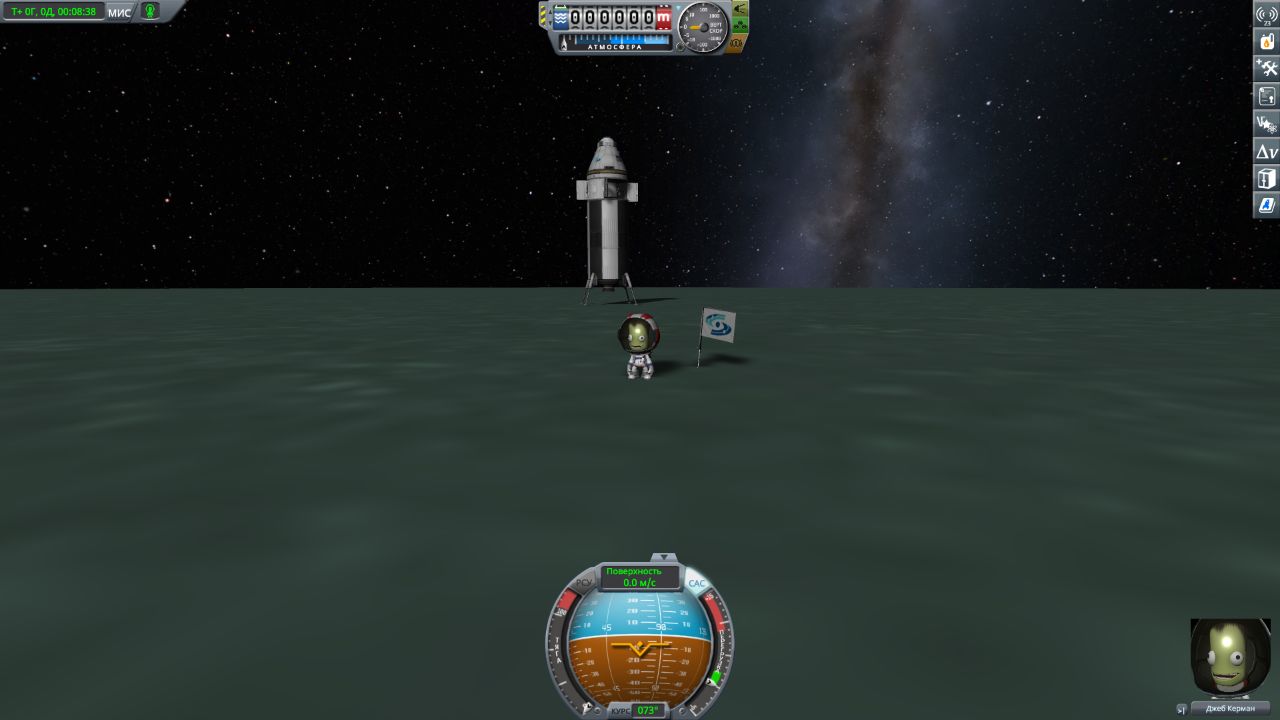Open the cargo container inventory button
The height and width of the screenshot is (720, 1280).
(x=1267, y=179)
